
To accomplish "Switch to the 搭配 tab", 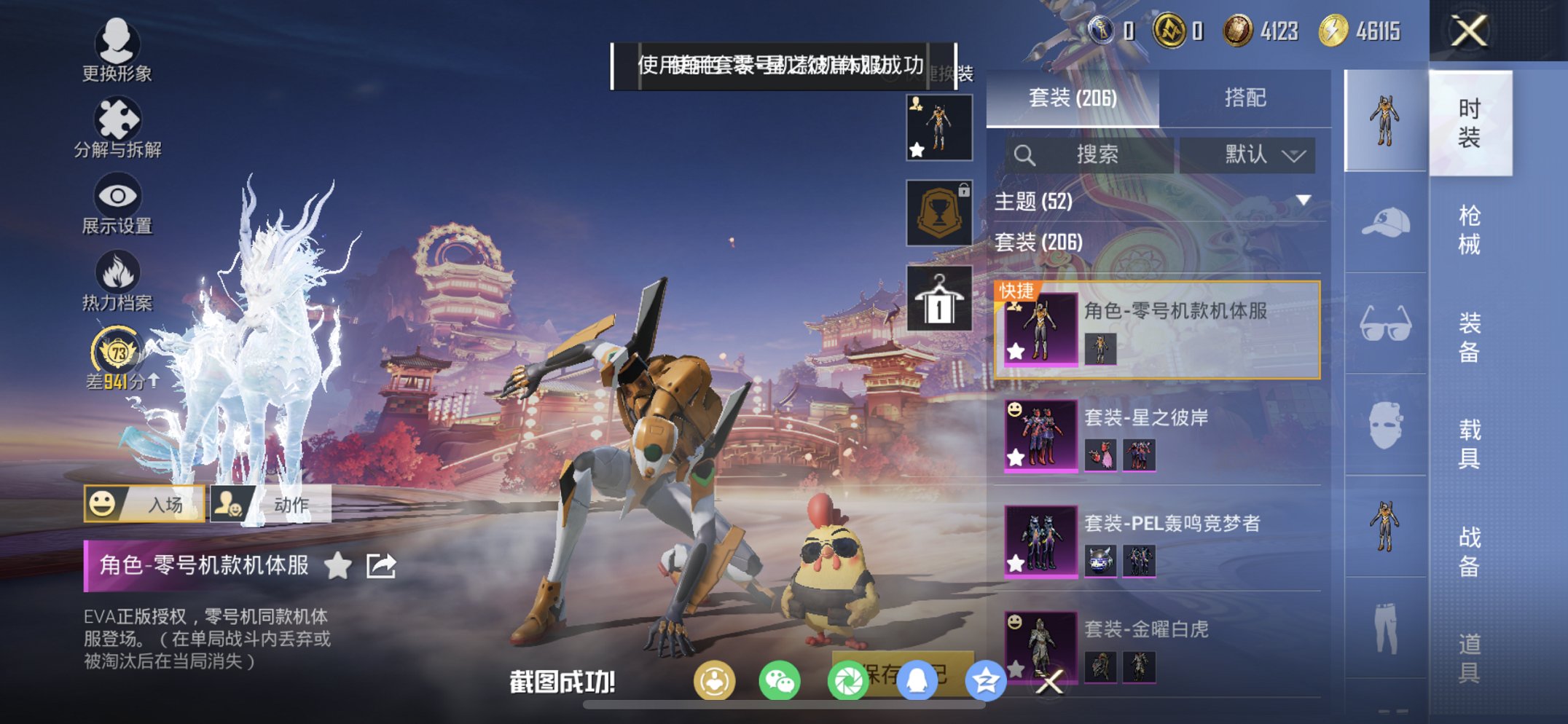I will point(1244,98).
